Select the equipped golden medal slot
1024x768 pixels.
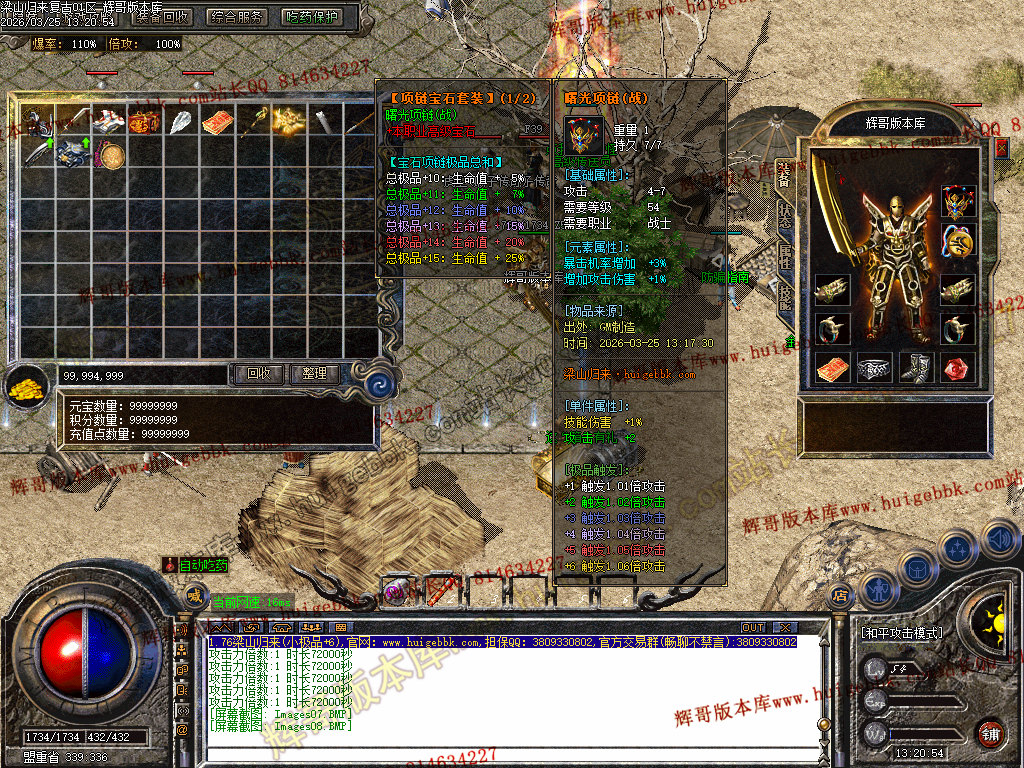coord(959,240)
